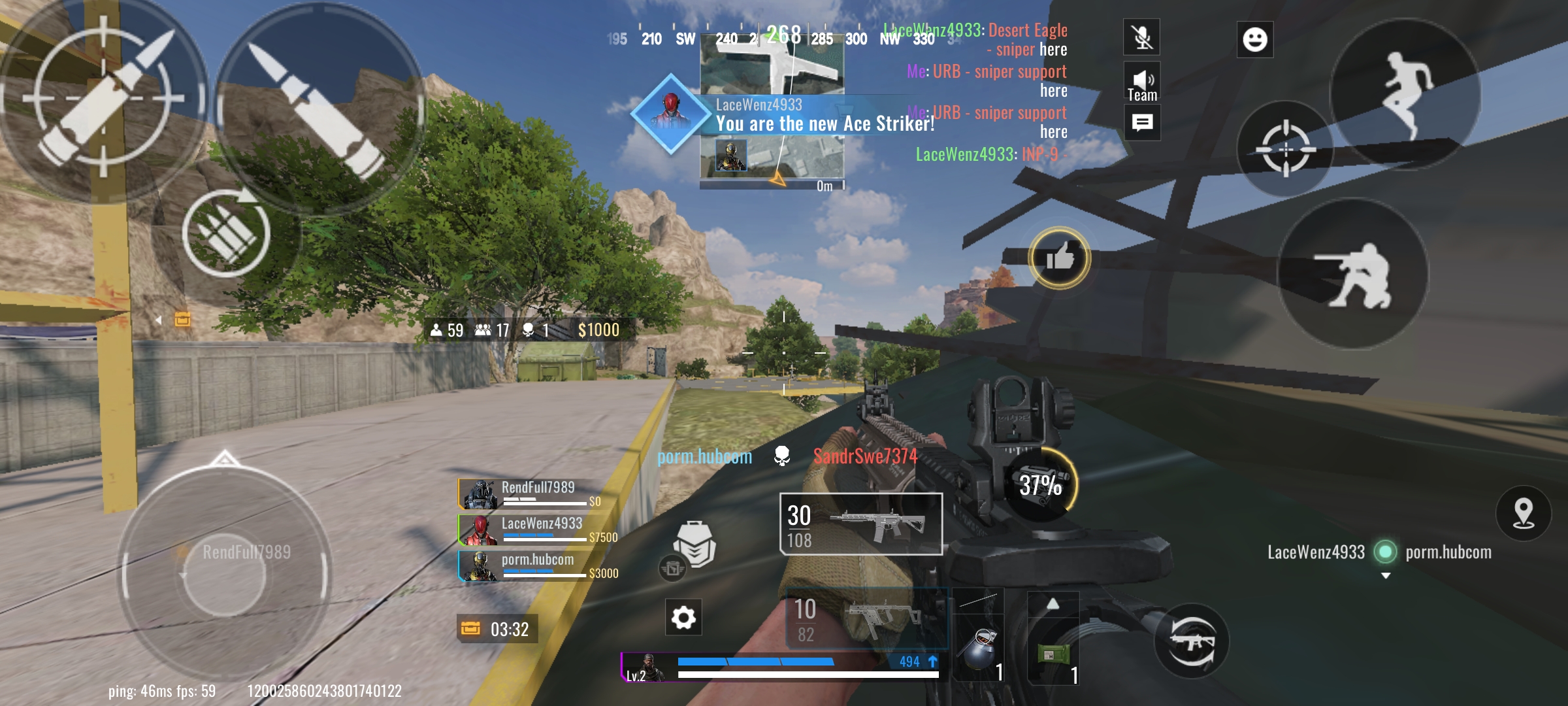
Task: Select the primary rifle slot with 30 rounds
Action: point(860,524)
